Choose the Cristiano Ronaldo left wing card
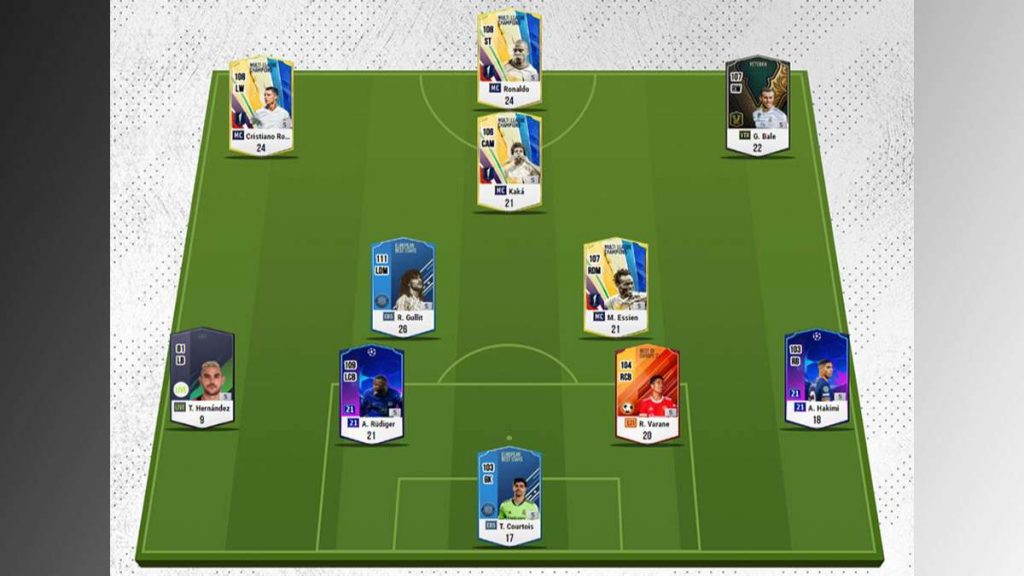Viewport: 1024px width, 576px height. coord(261,104)
